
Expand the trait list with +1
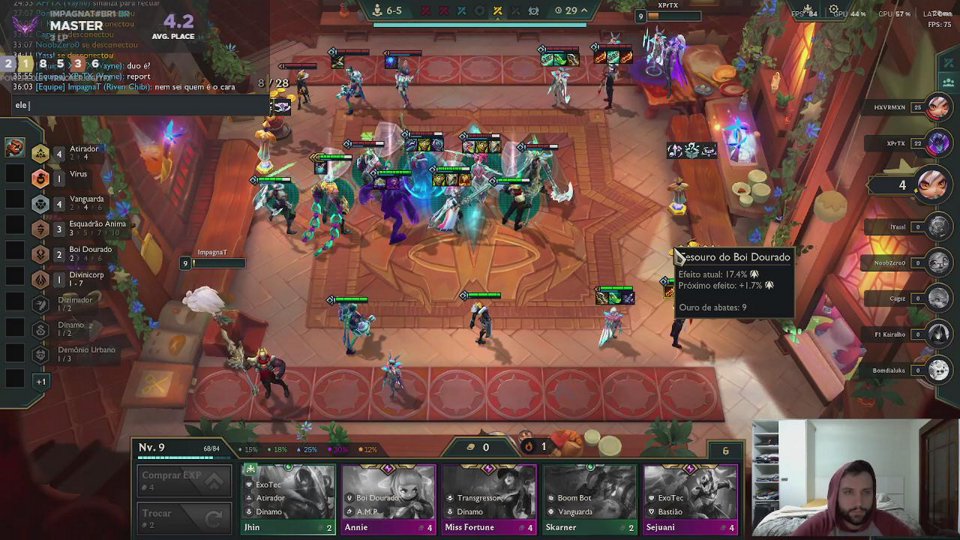[x=41, y=381]
